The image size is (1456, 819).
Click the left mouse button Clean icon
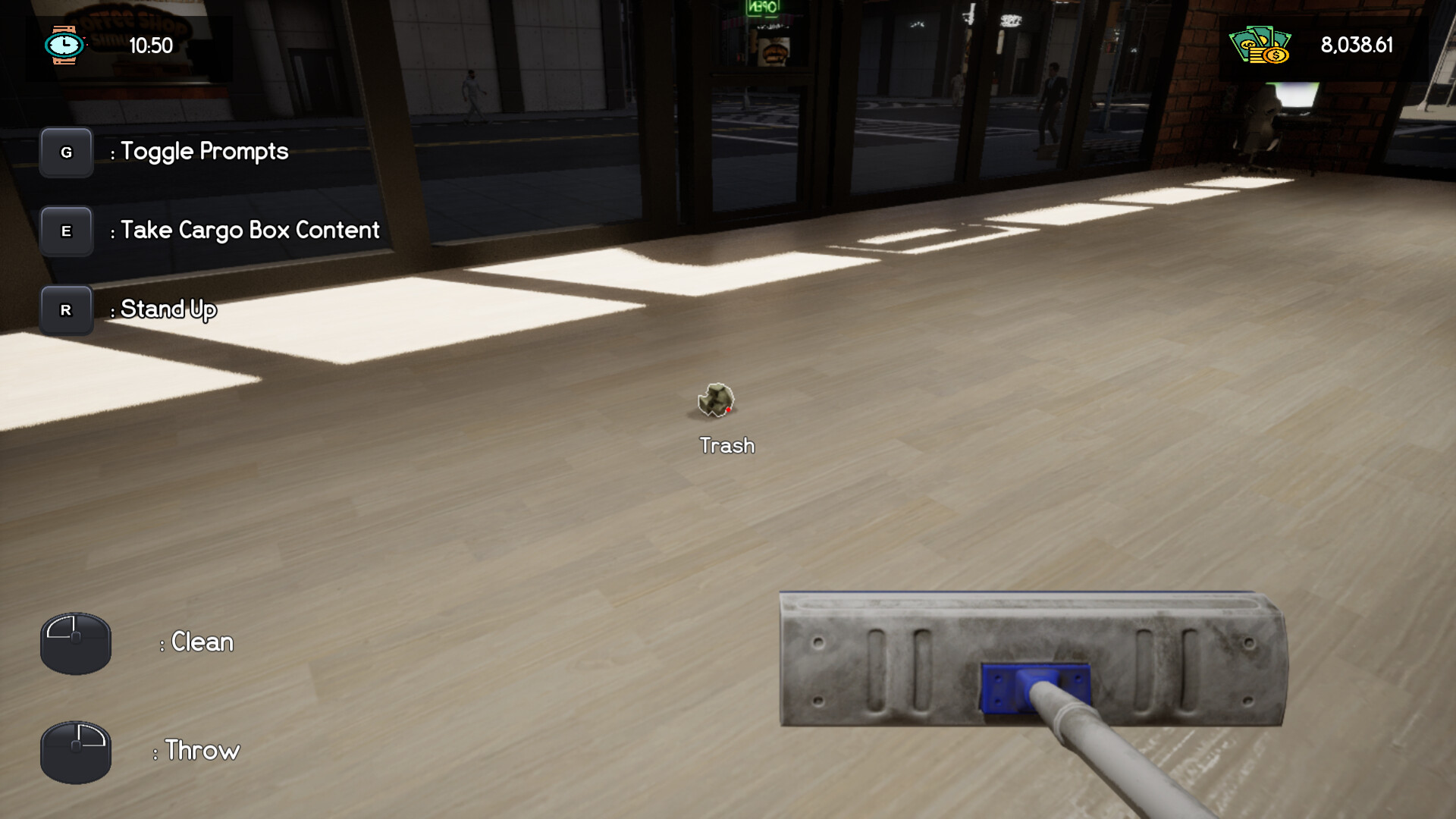pos(75,642)
